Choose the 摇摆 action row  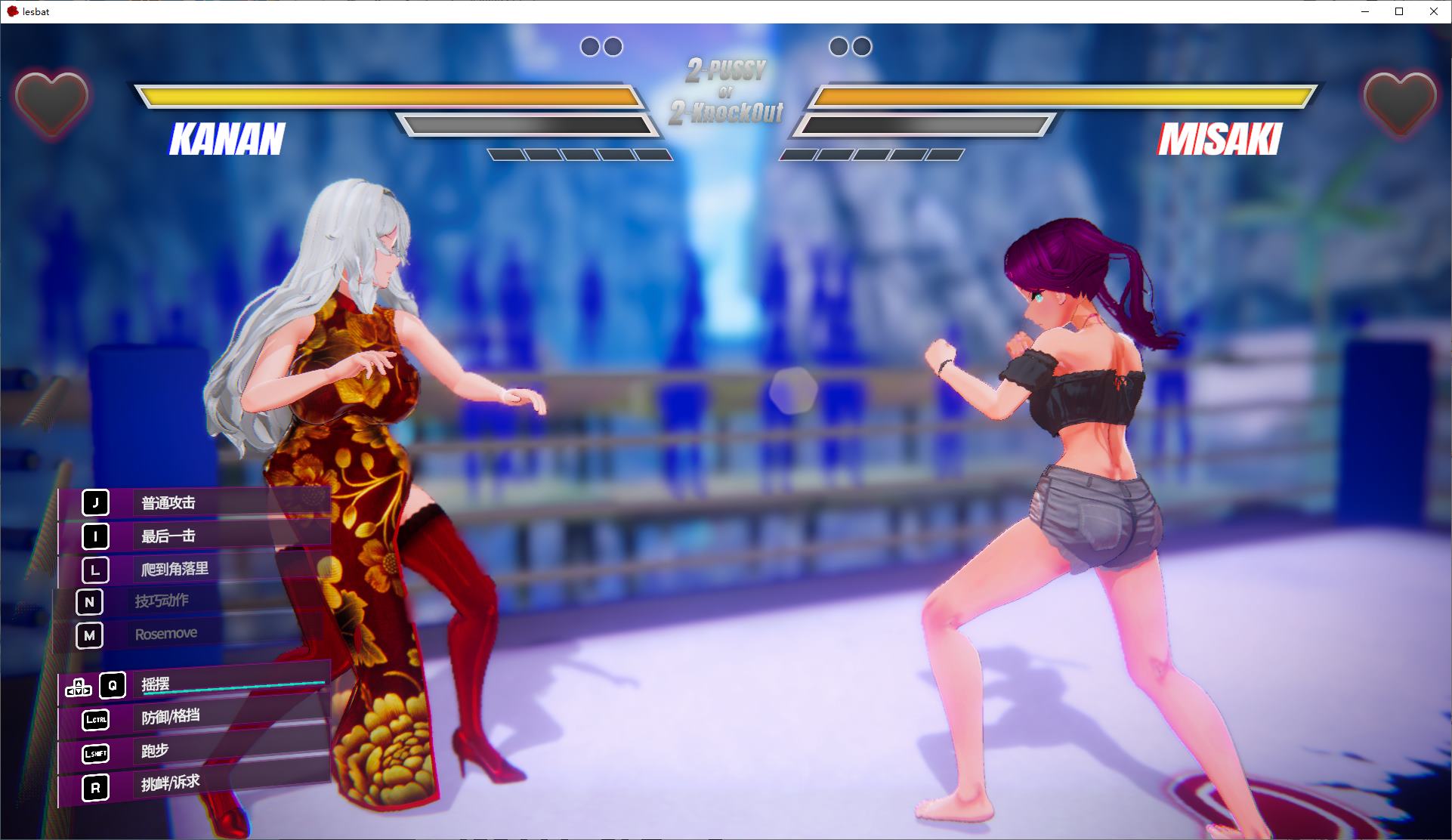pyautogui.click(x=195, y=685)
